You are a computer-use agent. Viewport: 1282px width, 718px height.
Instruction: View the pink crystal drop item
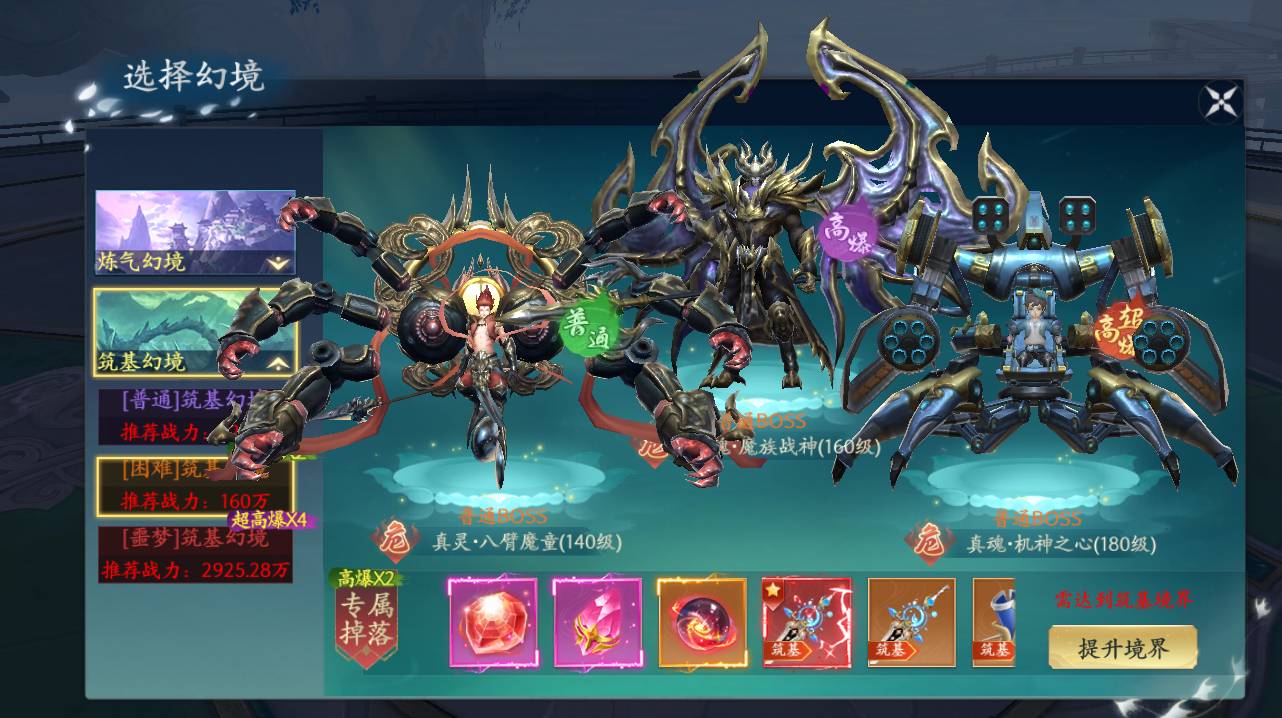tap(597, 623)
